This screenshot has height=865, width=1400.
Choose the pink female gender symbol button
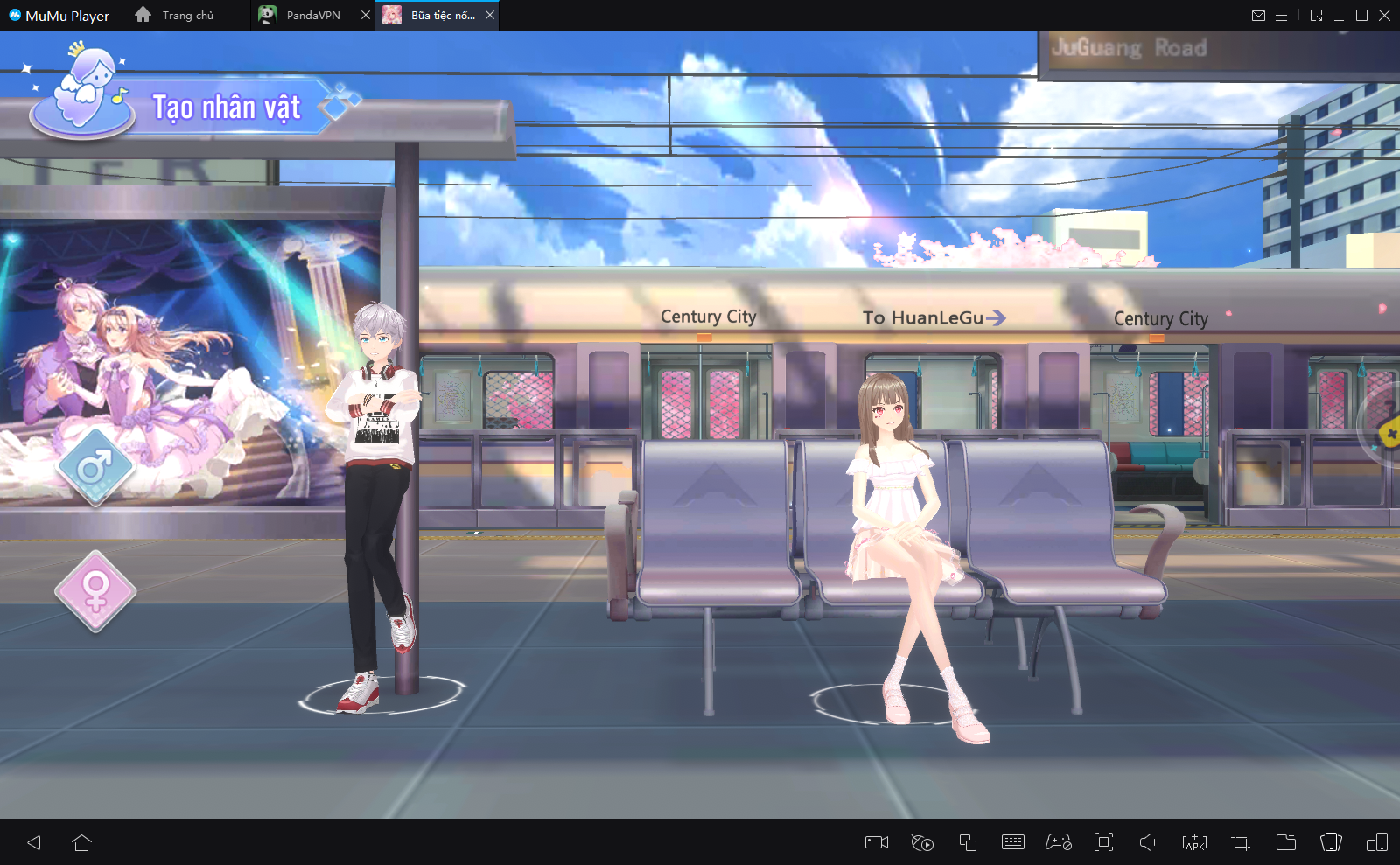(95, 591)
